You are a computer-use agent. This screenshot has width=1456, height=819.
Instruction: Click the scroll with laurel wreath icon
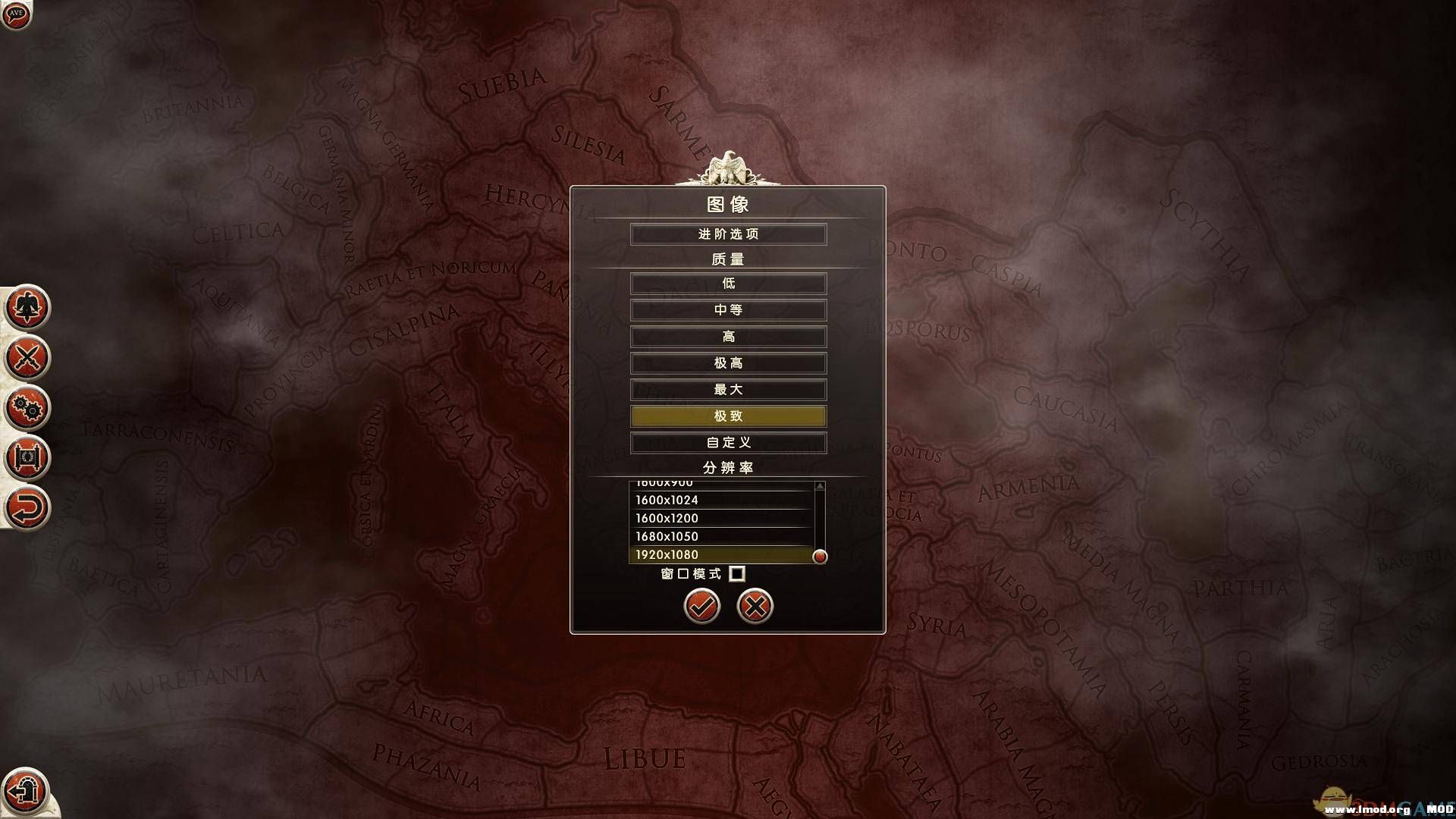click(x=25, y=458)
